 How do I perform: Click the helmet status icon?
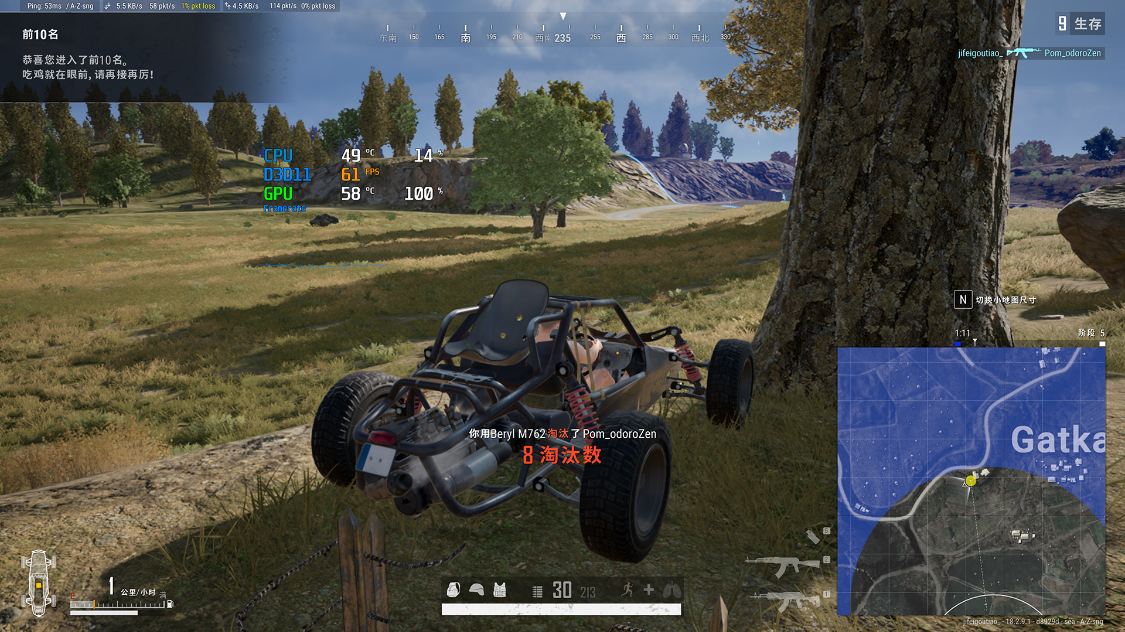tap(476, 590)
